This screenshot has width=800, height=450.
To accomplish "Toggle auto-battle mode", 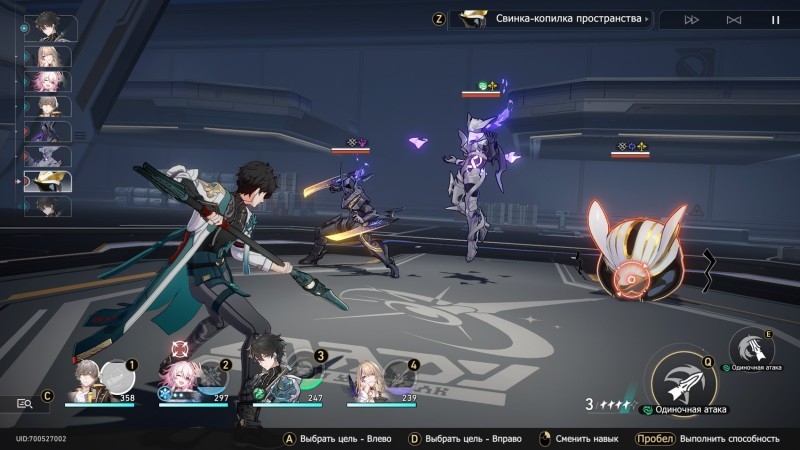I will click(x=734, y=19).
